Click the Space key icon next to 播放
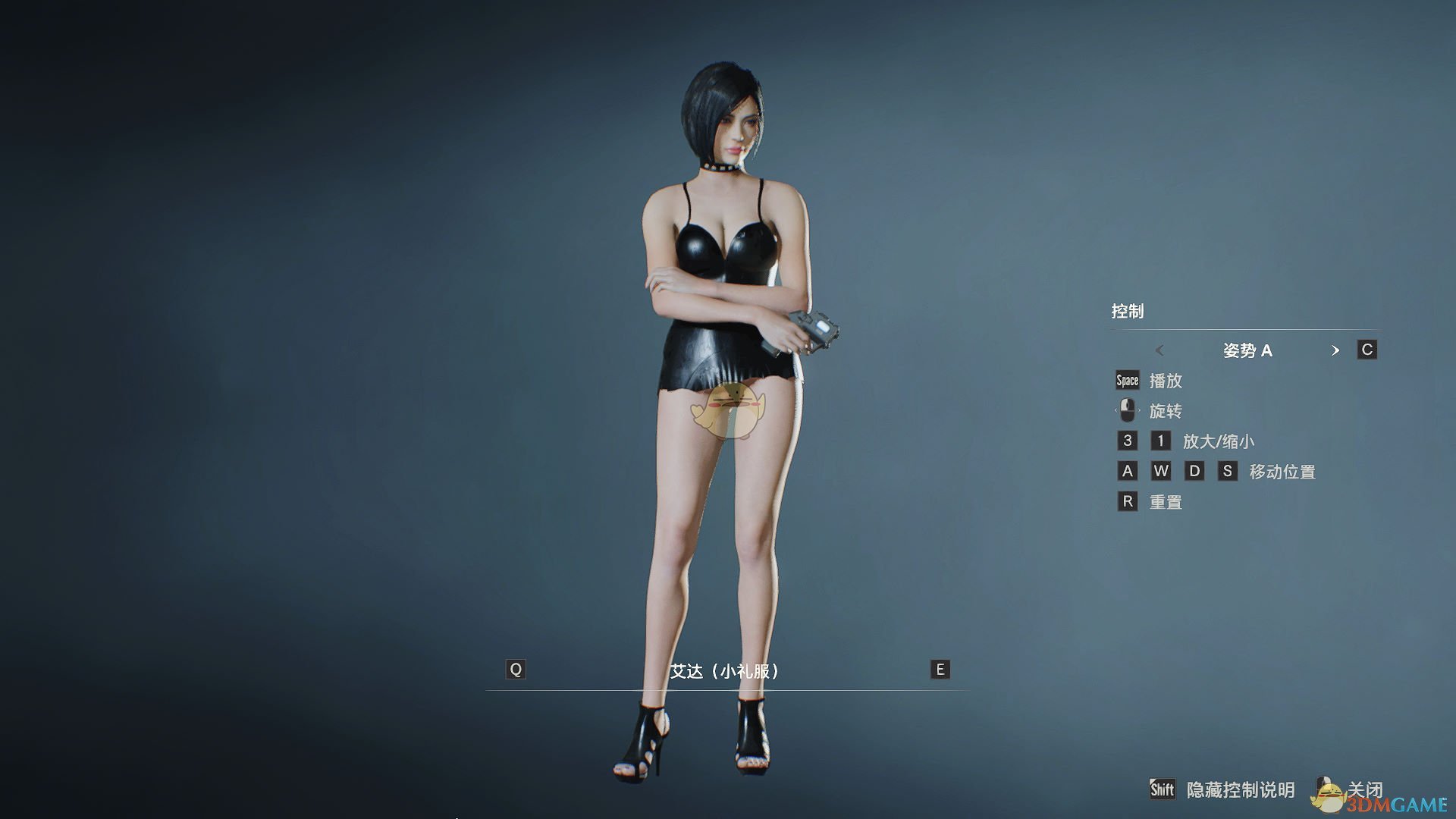Viewport: 1456px width, 819px height. pos(1127,380)
